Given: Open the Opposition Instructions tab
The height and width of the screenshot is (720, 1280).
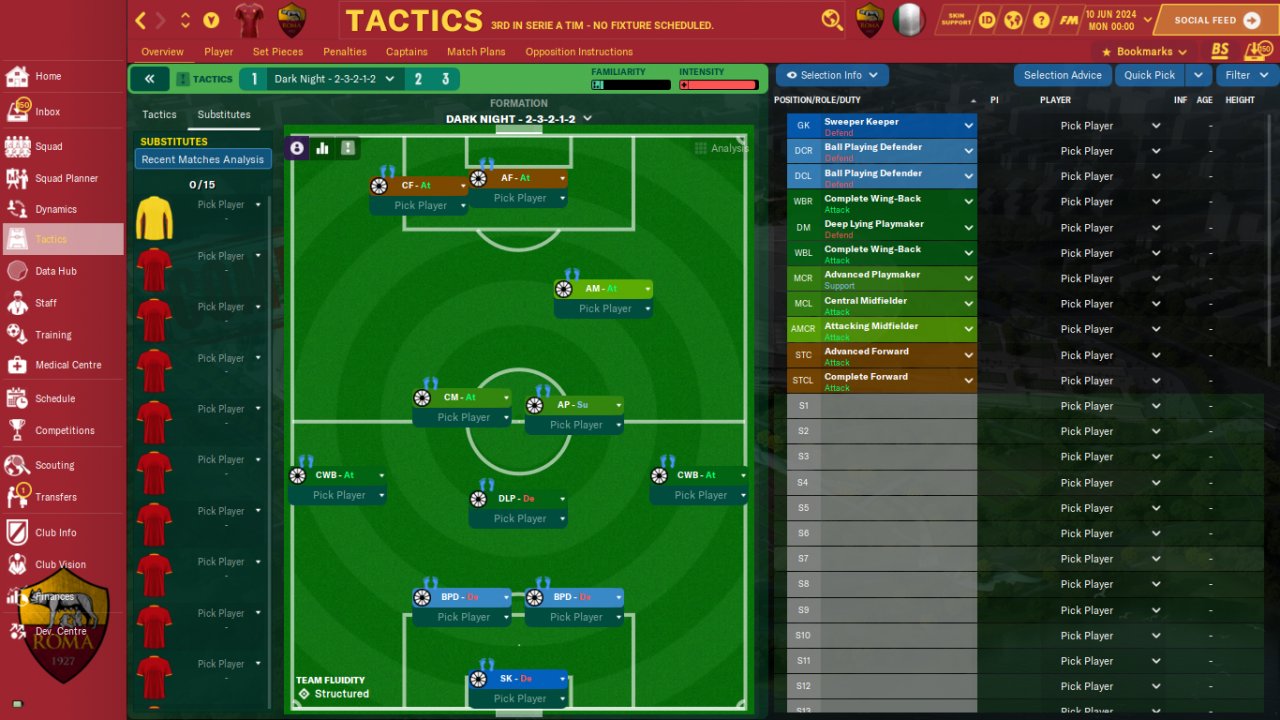Looking at the screenshot, I should click(x=578, y=52).
